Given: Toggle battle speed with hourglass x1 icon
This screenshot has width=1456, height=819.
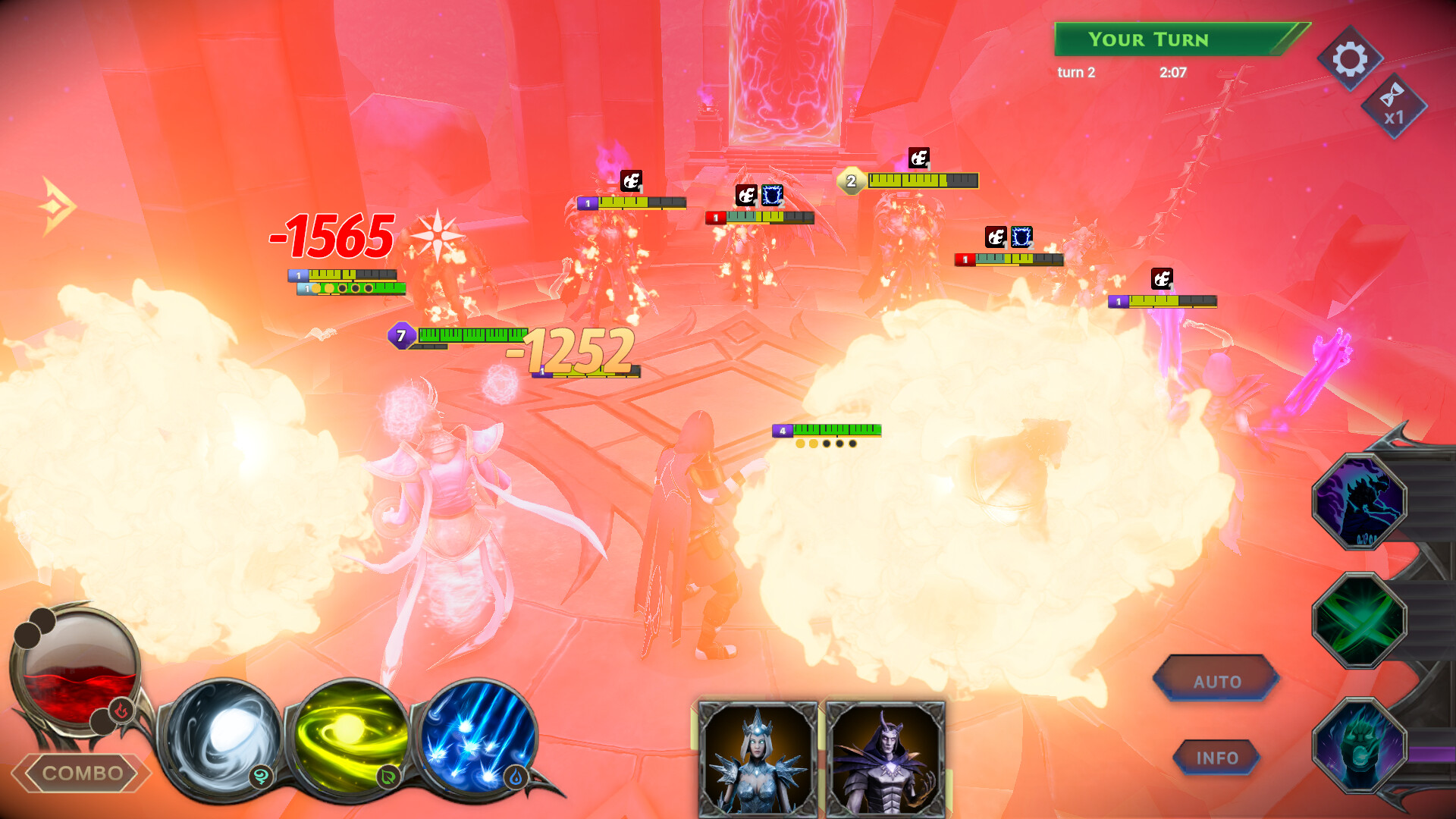Looking at the screenshot, I should click(x=1394, y=102).
